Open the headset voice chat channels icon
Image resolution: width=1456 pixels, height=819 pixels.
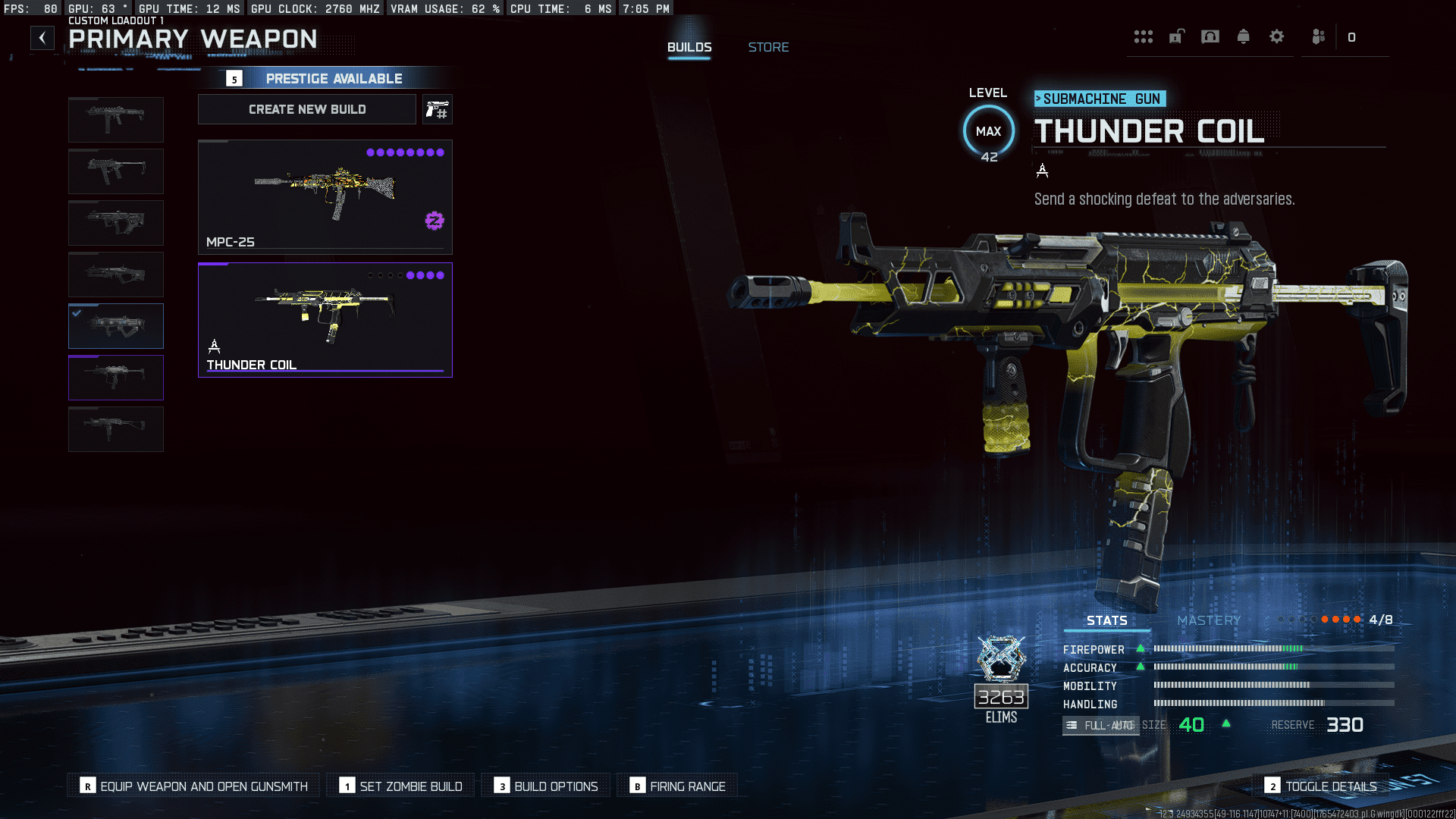(1210, 37)
